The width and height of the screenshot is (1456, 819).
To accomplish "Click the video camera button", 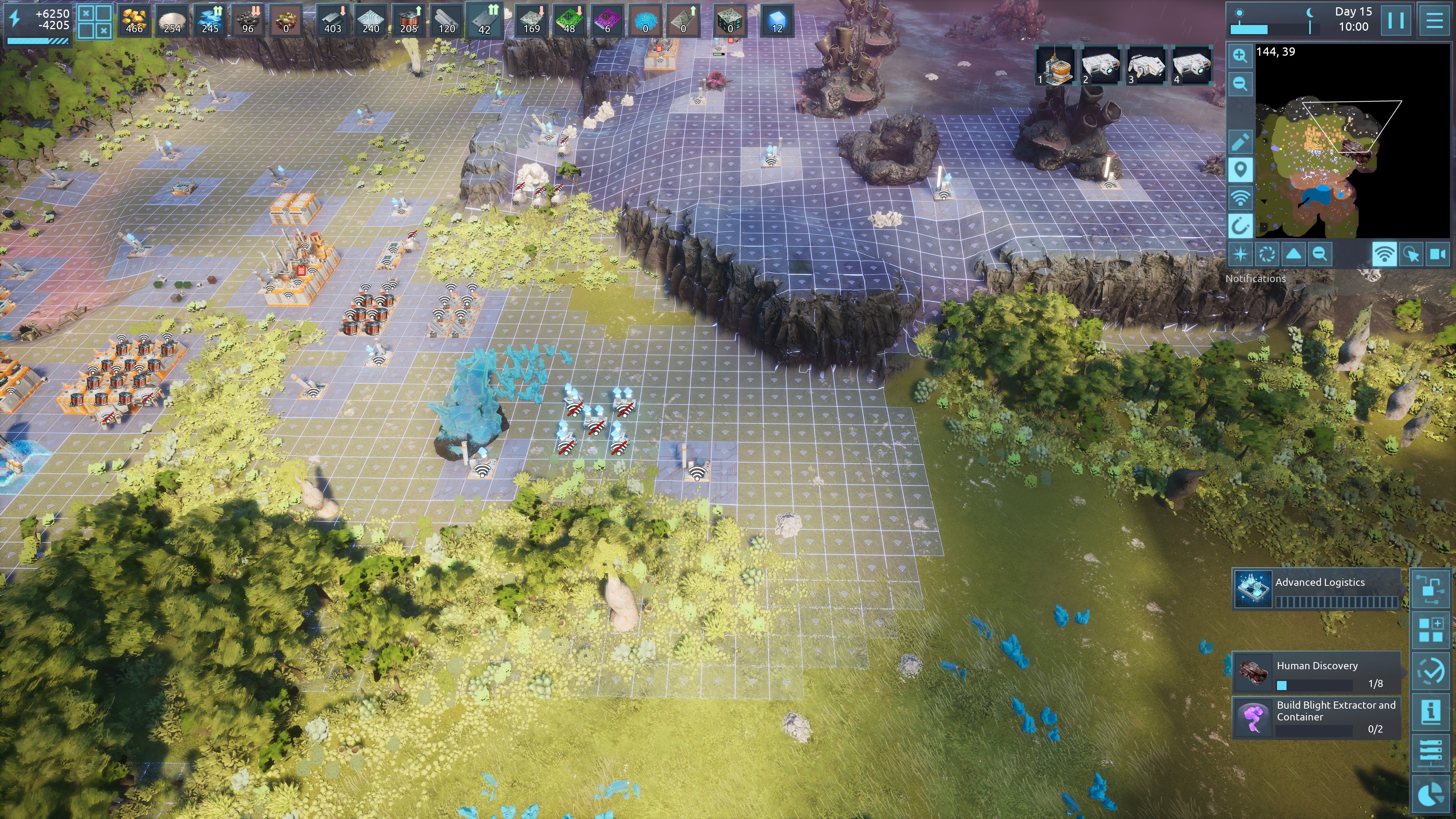I will pos(1437,254).
